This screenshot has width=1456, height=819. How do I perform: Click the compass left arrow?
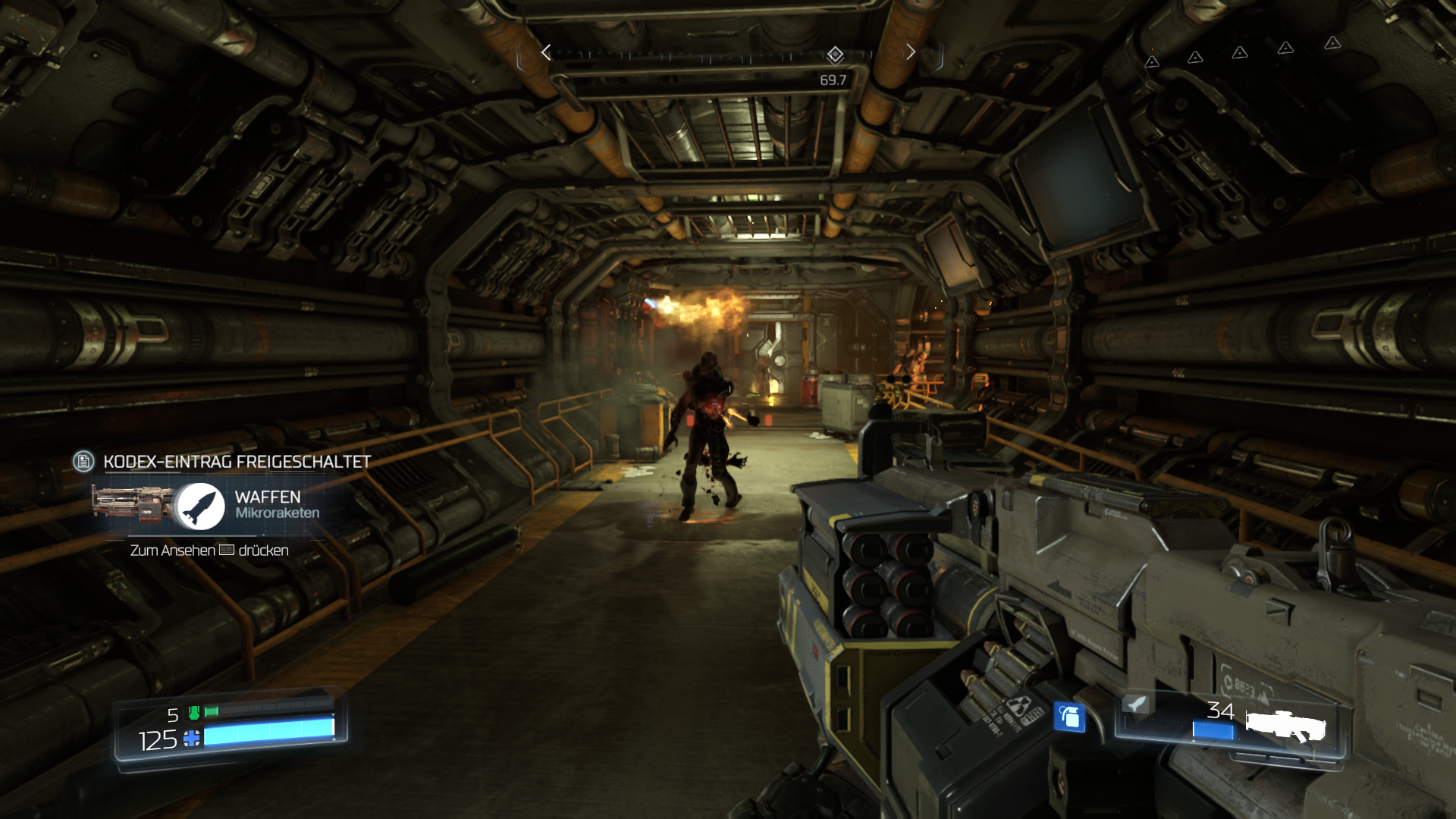[546, 52]
